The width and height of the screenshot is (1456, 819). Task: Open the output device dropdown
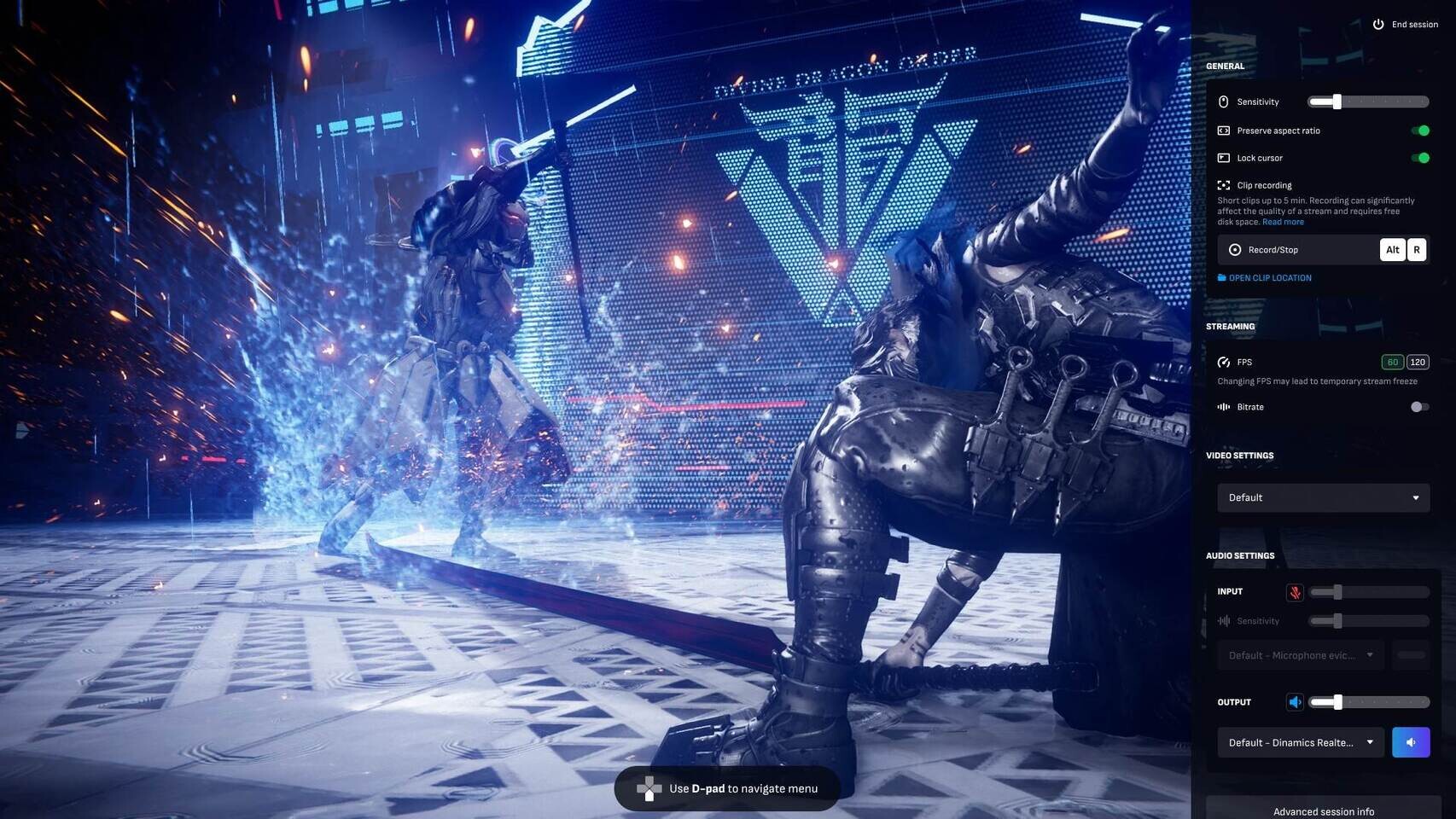(x=1300, y=742)
